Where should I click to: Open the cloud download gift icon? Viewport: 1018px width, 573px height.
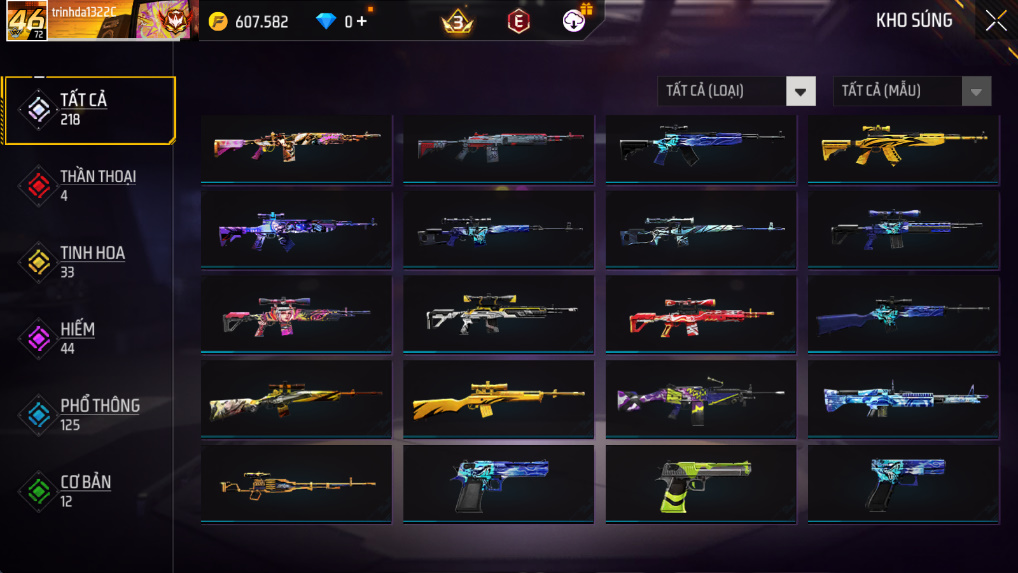point(576,19)
